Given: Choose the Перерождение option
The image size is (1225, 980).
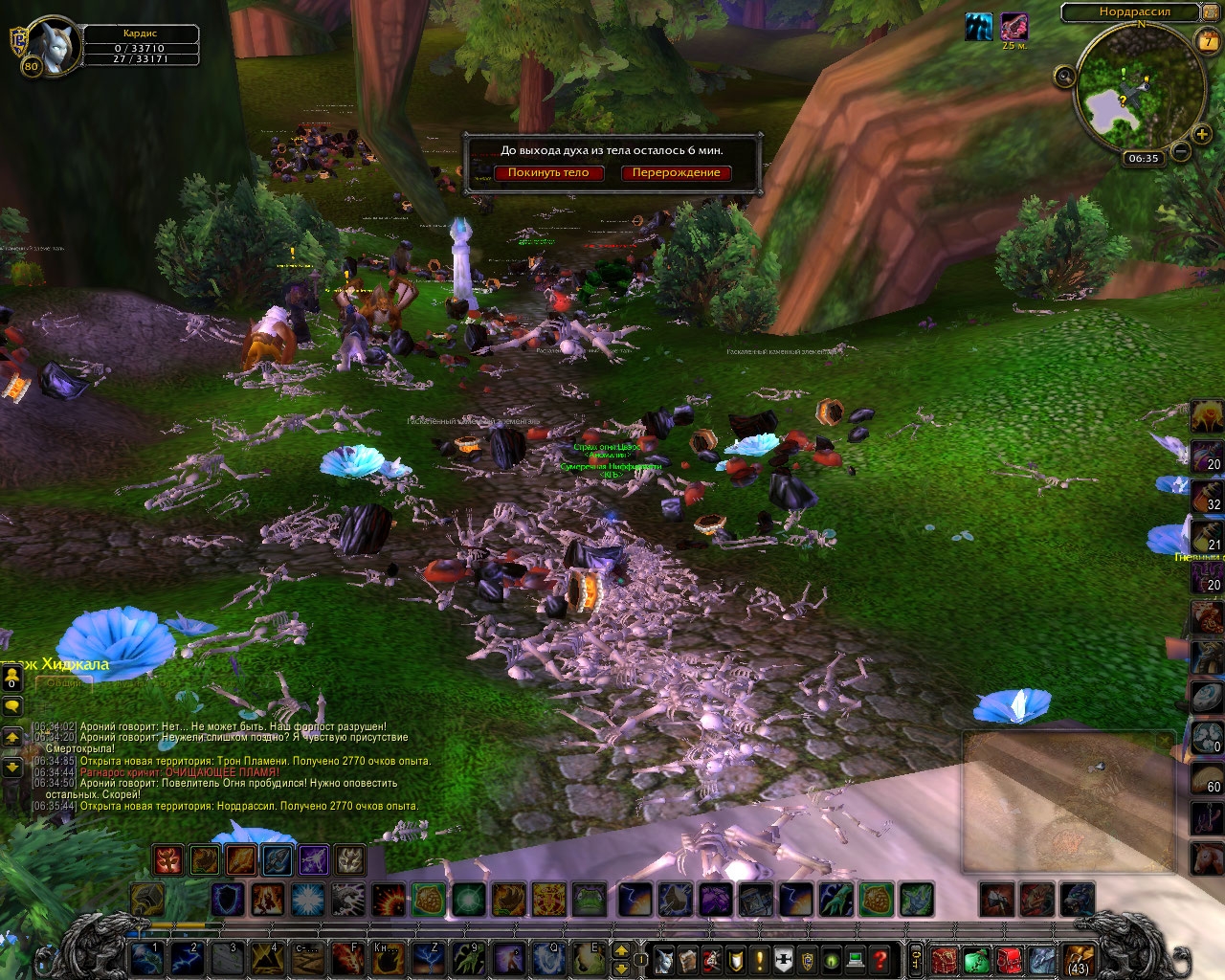Looking at the screenshot, I should click(x=676, y=173).
